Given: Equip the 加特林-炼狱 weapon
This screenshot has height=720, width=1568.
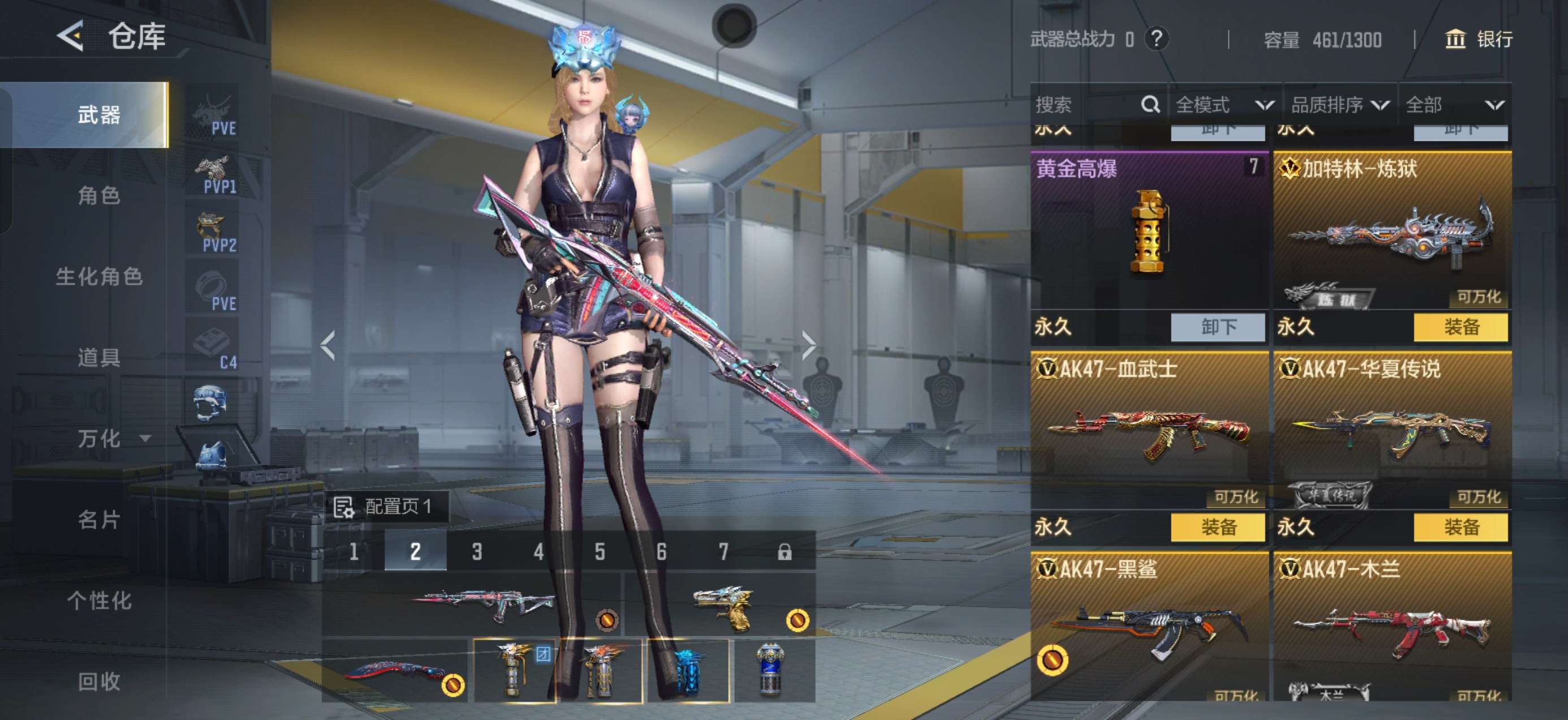Looking at the screenshot, I should (1461, 327).
